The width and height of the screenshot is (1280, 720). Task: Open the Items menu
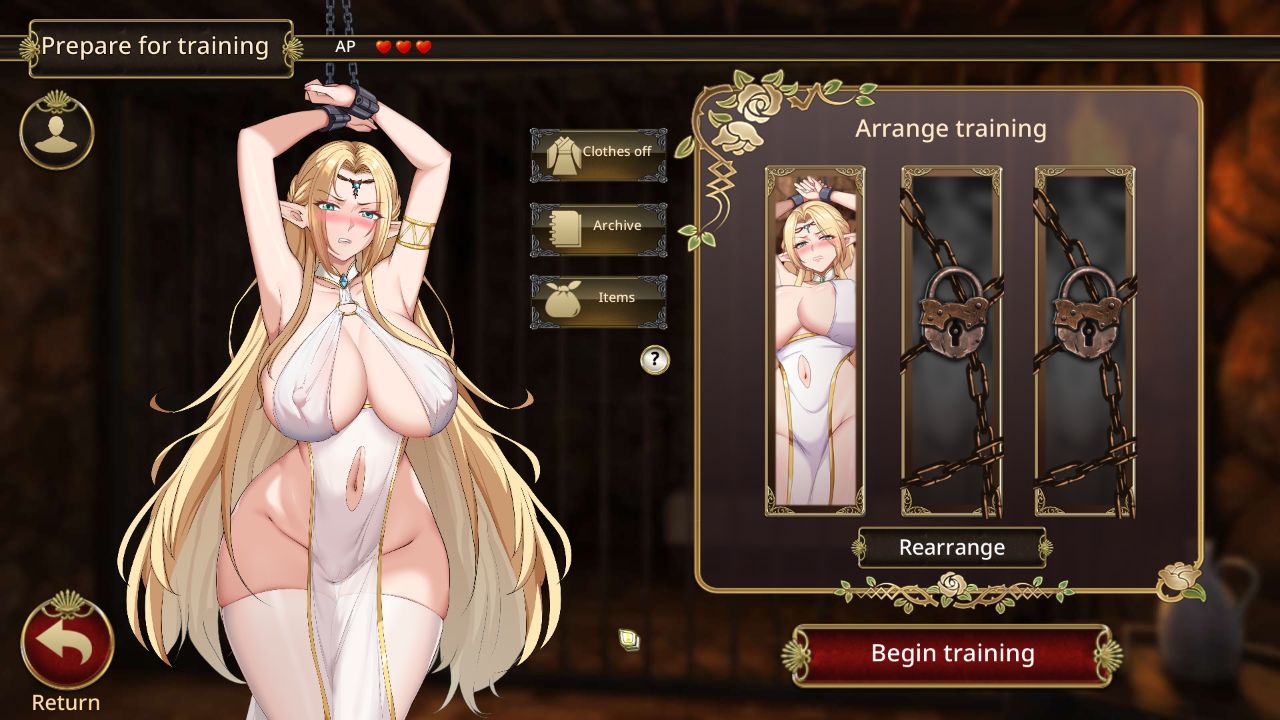pos(598,297)
